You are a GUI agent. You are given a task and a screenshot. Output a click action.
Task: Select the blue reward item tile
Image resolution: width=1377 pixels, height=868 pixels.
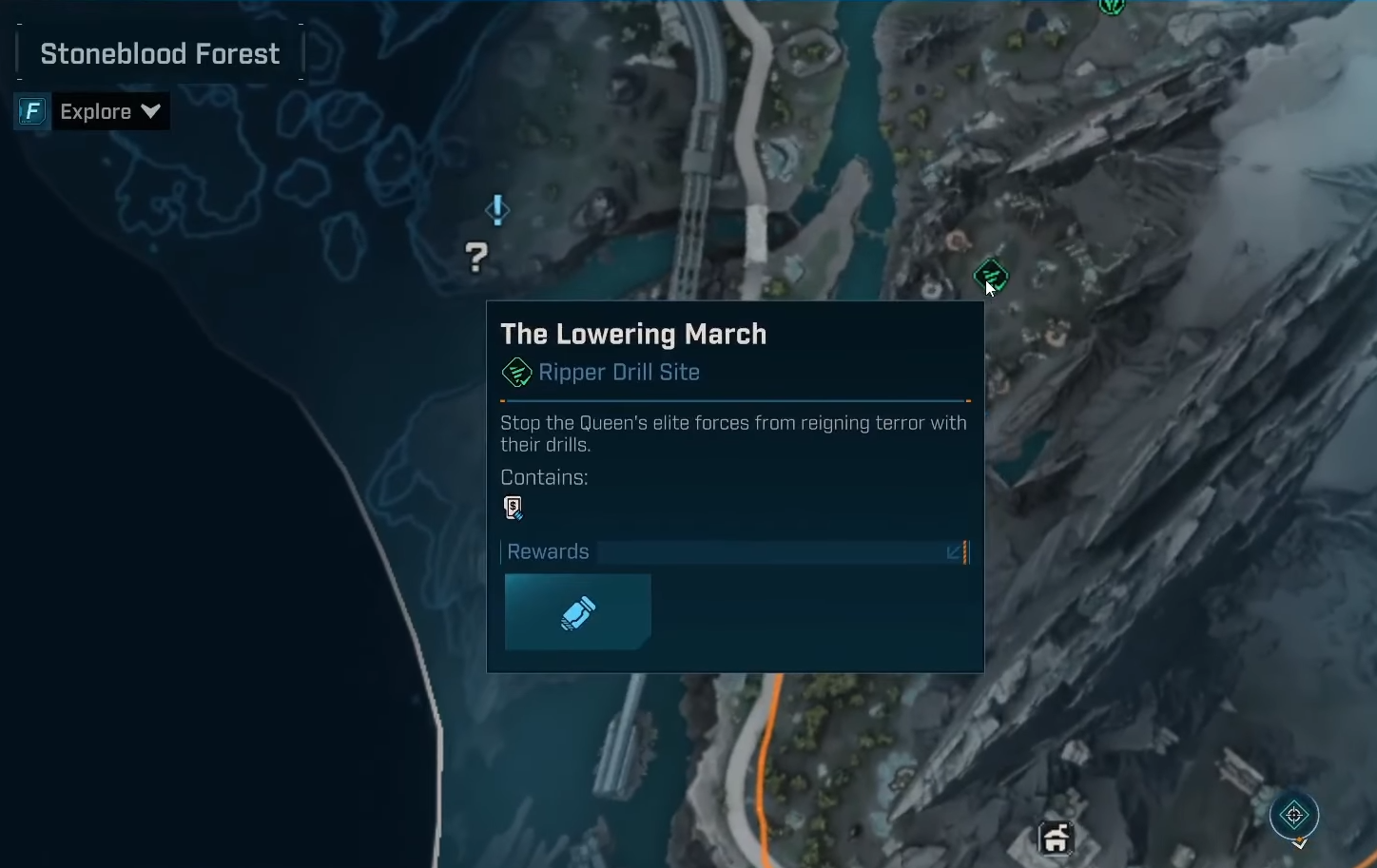[577, 612]
